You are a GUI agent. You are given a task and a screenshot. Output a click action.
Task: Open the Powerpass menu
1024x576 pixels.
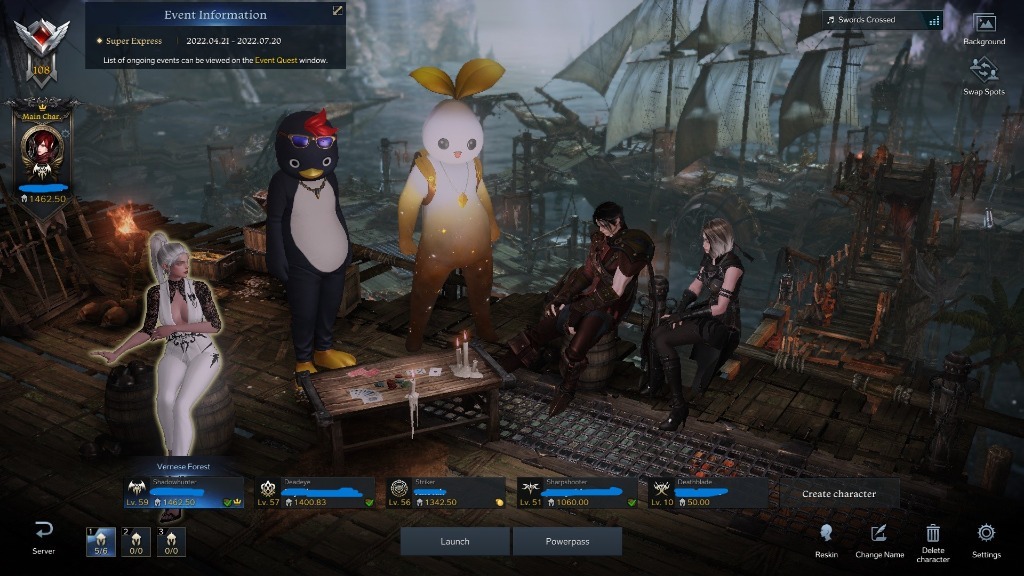[x=567, y=541]
